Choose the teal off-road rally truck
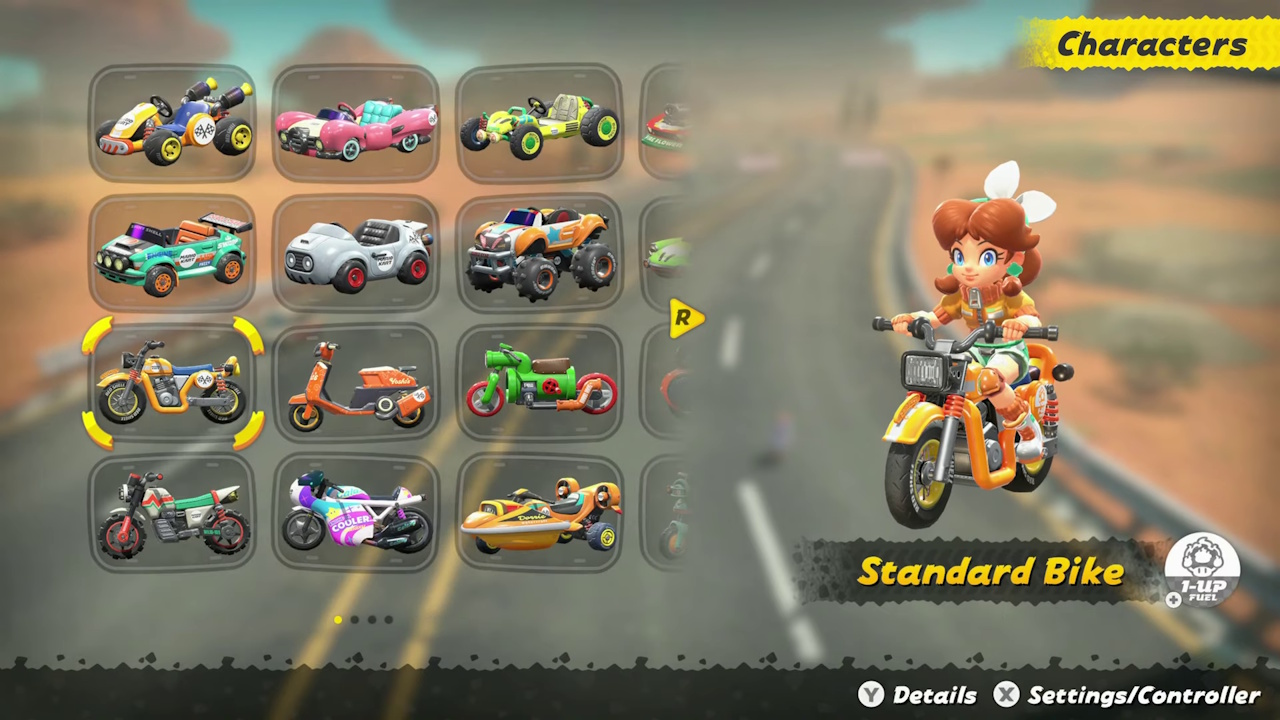1280x720 pixels. tap(172, 250)
